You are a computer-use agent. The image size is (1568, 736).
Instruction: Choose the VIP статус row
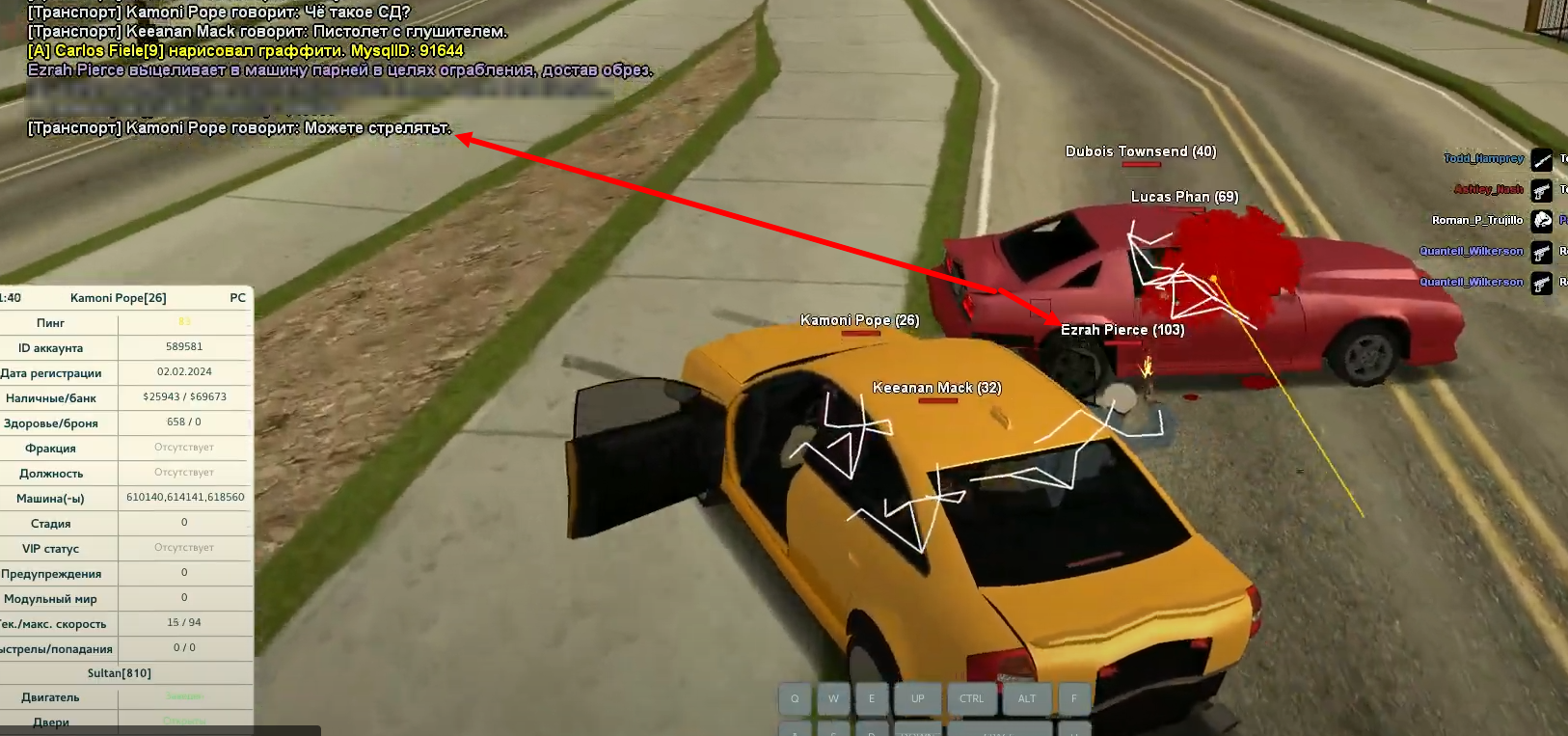125,548
